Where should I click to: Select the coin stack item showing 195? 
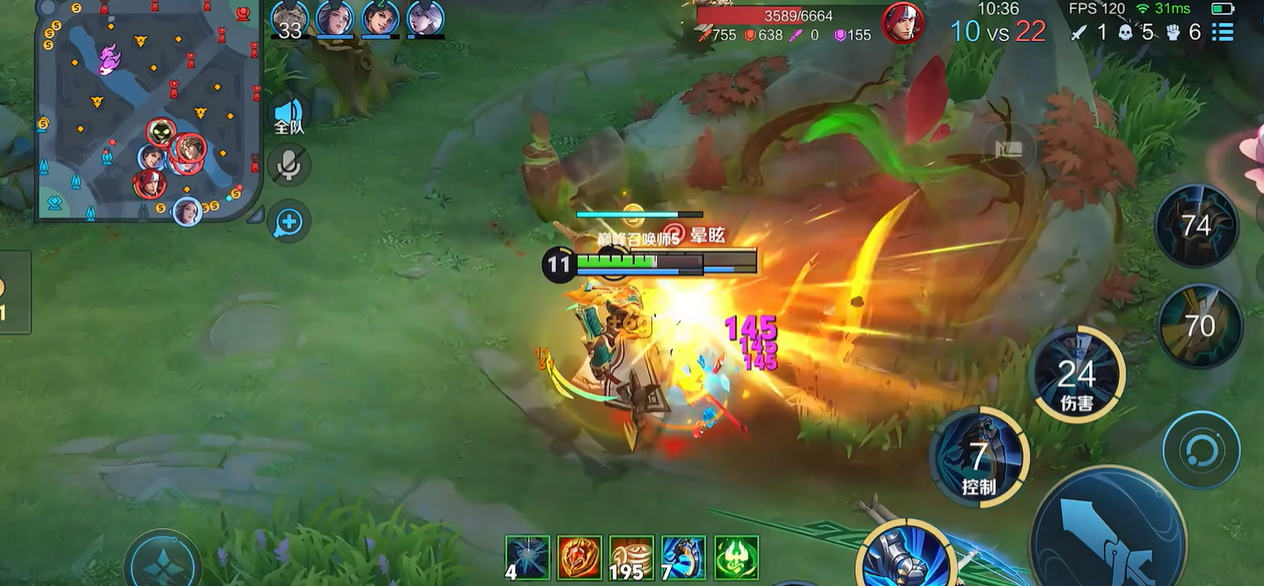click(631, 557)
